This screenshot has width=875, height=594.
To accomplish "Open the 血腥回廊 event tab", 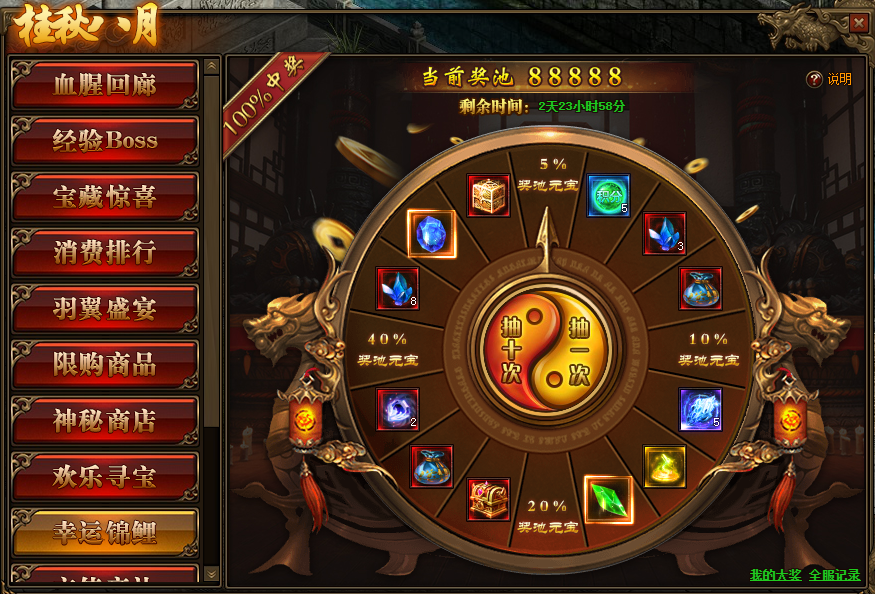I will (105, 84).
